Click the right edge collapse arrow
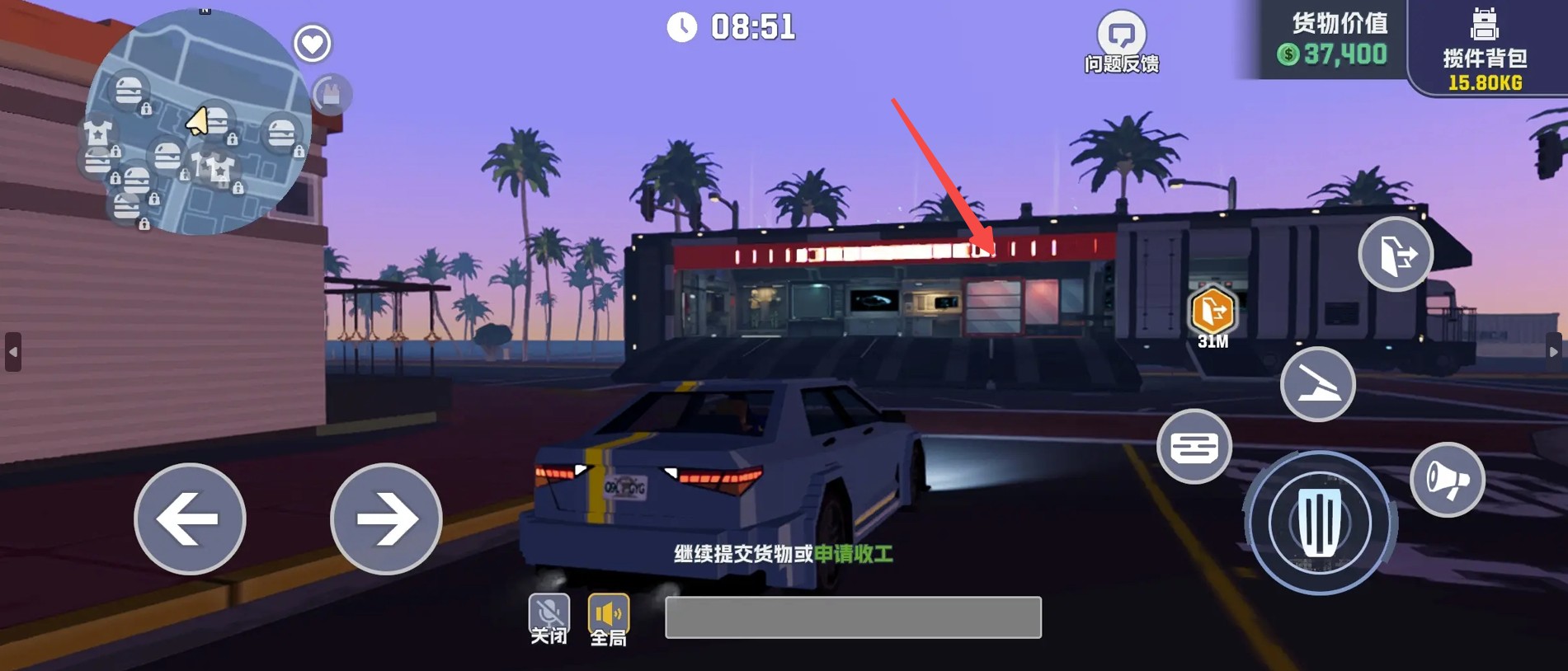 coord(1553,352)
